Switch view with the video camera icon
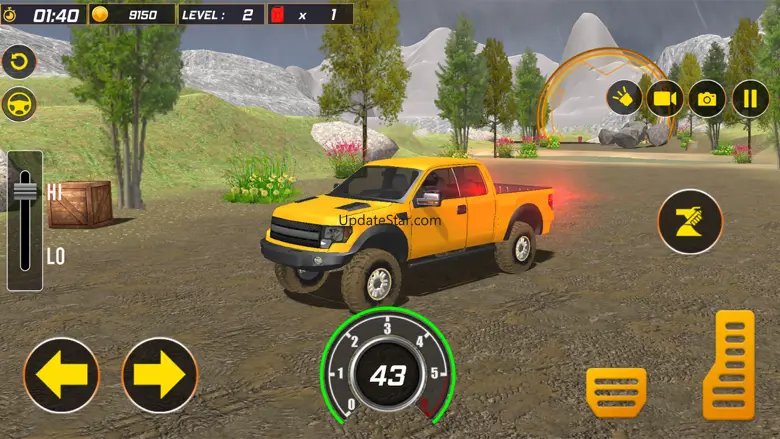The height and width of the screenshot is (439, 780). [664, 98]
